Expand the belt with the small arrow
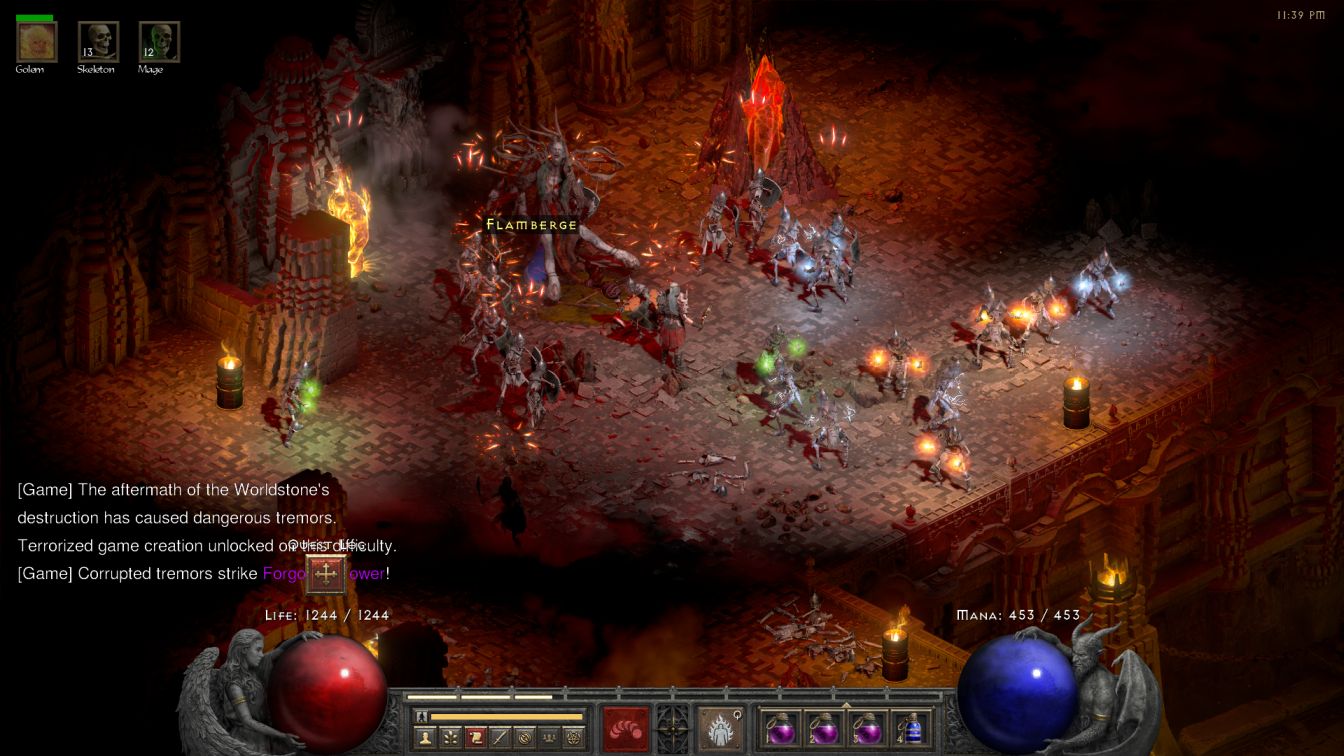 pyautogui.click(x=847, y=704)
